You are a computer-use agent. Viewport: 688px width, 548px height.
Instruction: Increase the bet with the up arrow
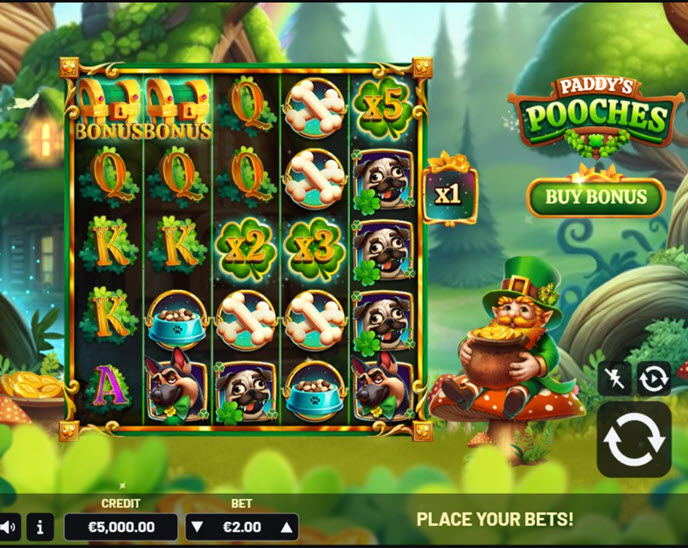[x=286, y=527]
